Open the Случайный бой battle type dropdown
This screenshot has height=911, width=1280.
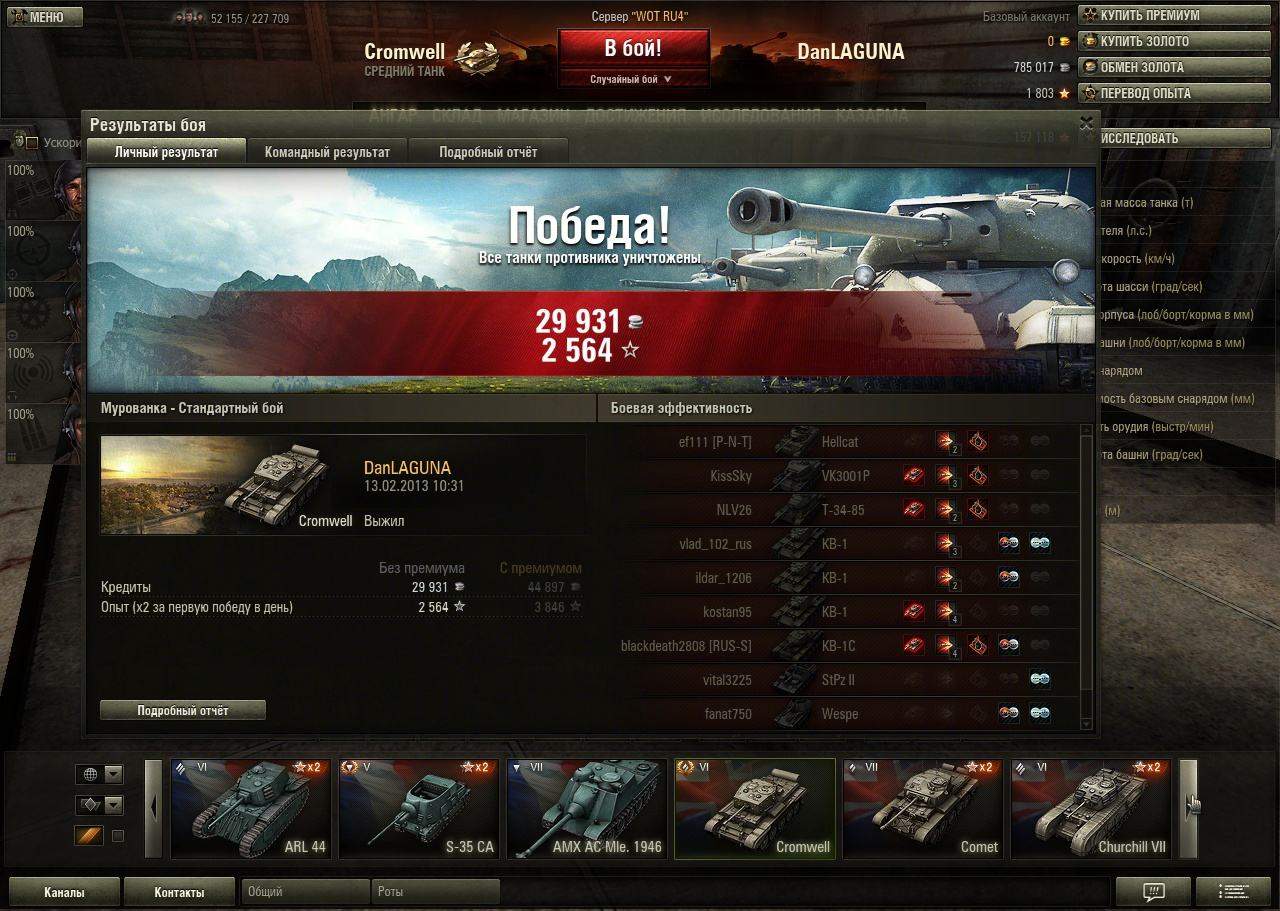click(x=633, y=79)
